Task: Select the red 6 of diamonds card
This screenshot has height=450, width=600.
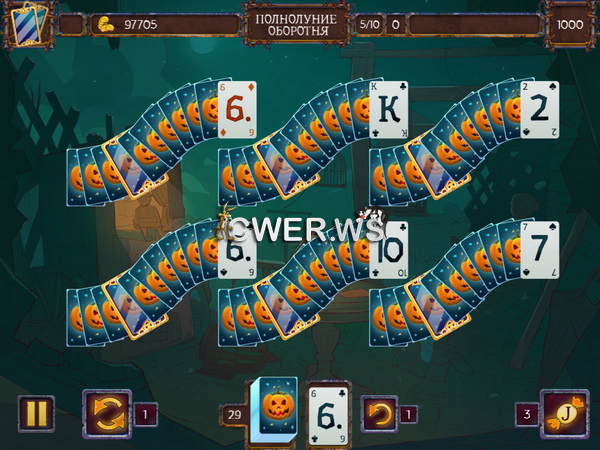Action: (x=238, y=109)
